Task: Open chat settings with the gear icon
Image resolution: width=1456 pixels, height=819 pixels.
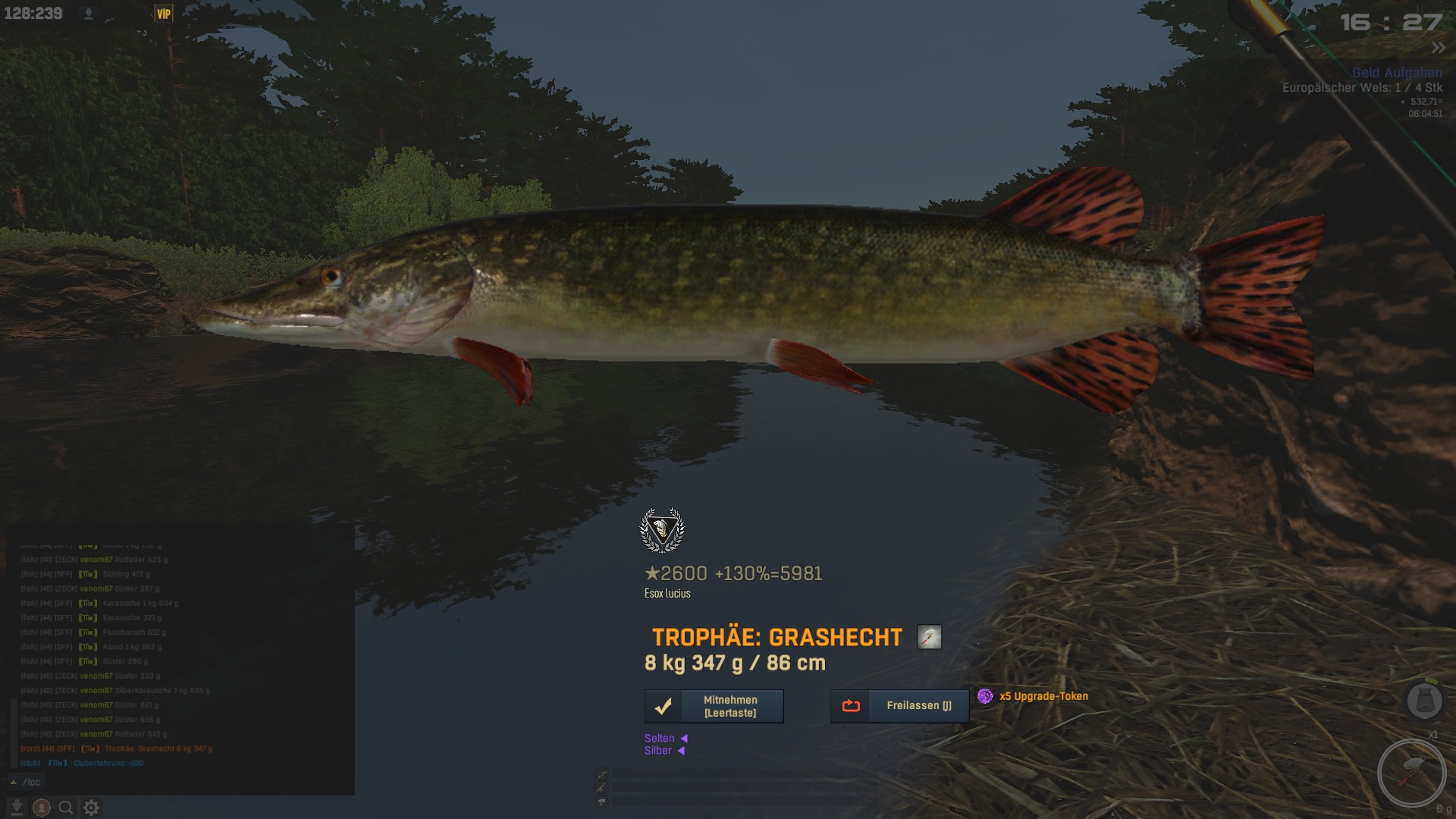Action: click(x=91, y=808)
